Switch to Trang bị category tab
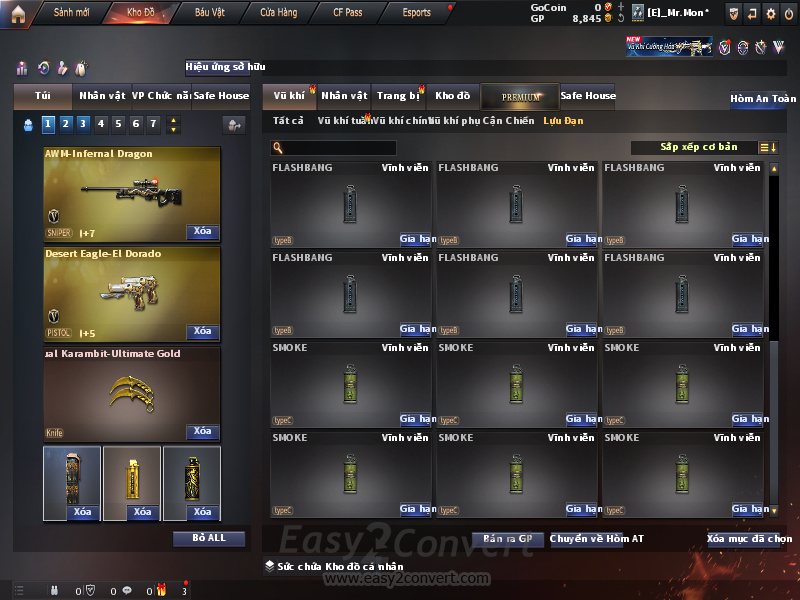The width and height of the screenshot is (800, 600). pyautogui.click(x=399, y=96)
